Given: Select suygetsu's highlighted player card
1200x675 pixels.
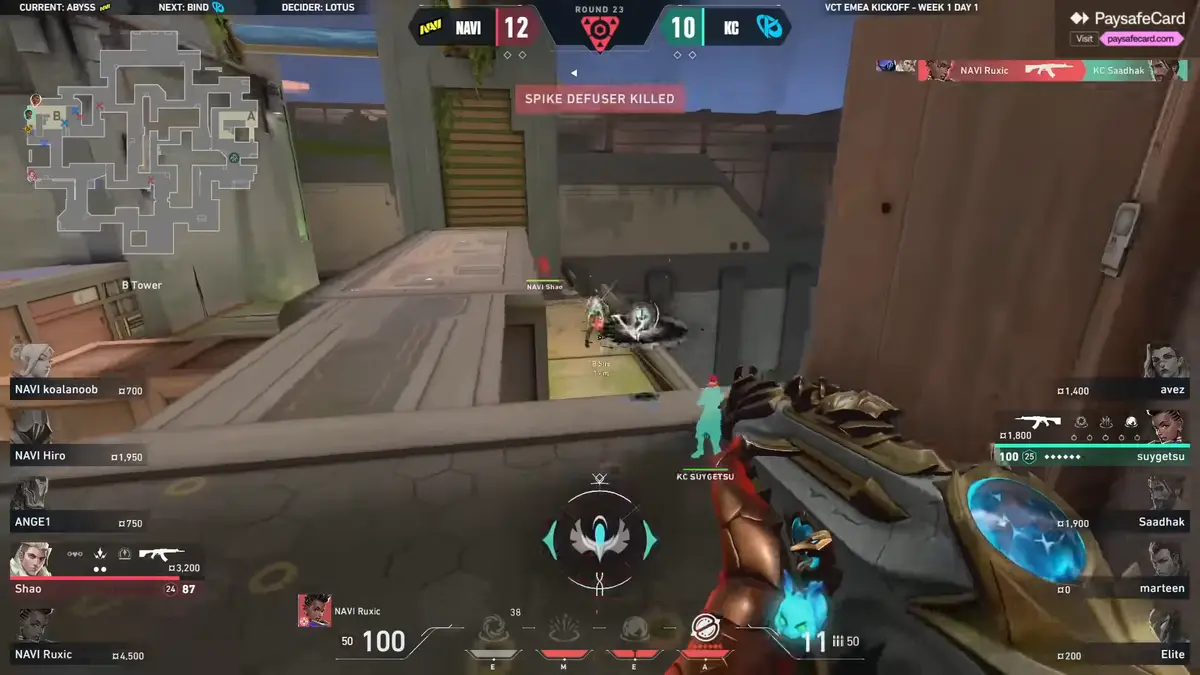Looking at the screenshot, I should coord(1095,440).
